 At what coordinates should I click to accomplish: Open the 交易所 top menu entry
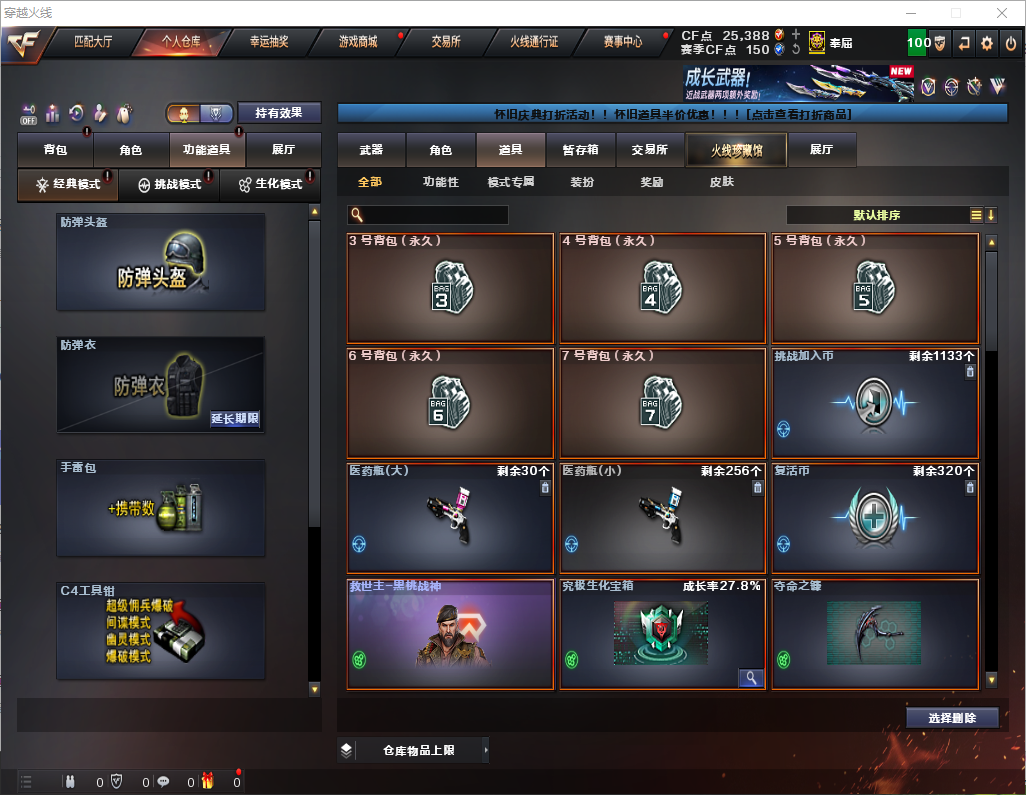[446, 42]
